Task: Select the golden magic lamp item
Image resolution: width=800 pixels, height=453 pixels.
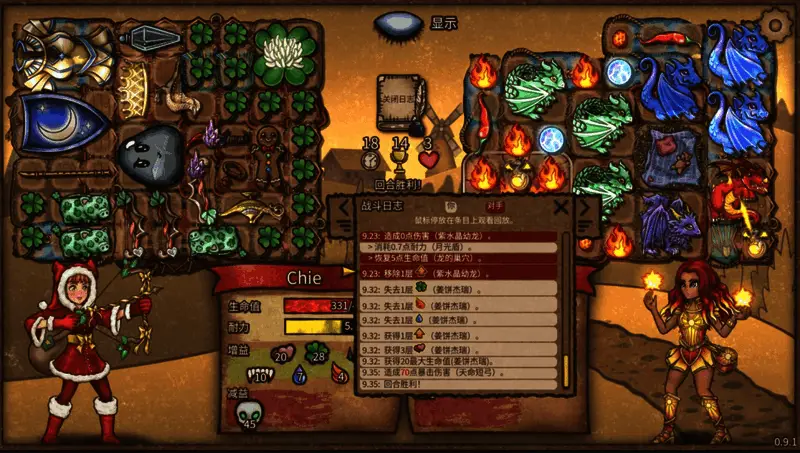Action: pyautogui.click(x=248, y=209)
